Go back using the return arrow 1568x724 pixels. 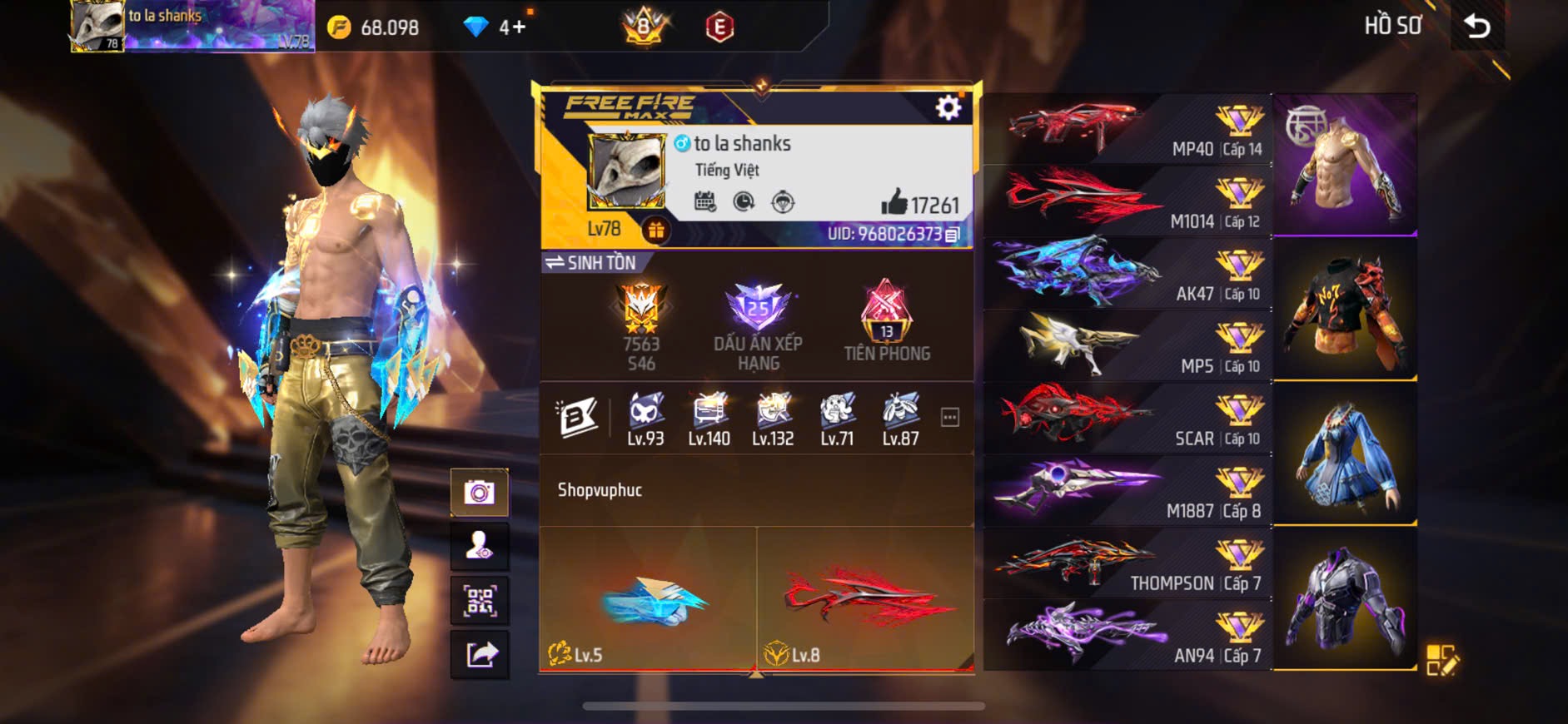[1477, 27]
